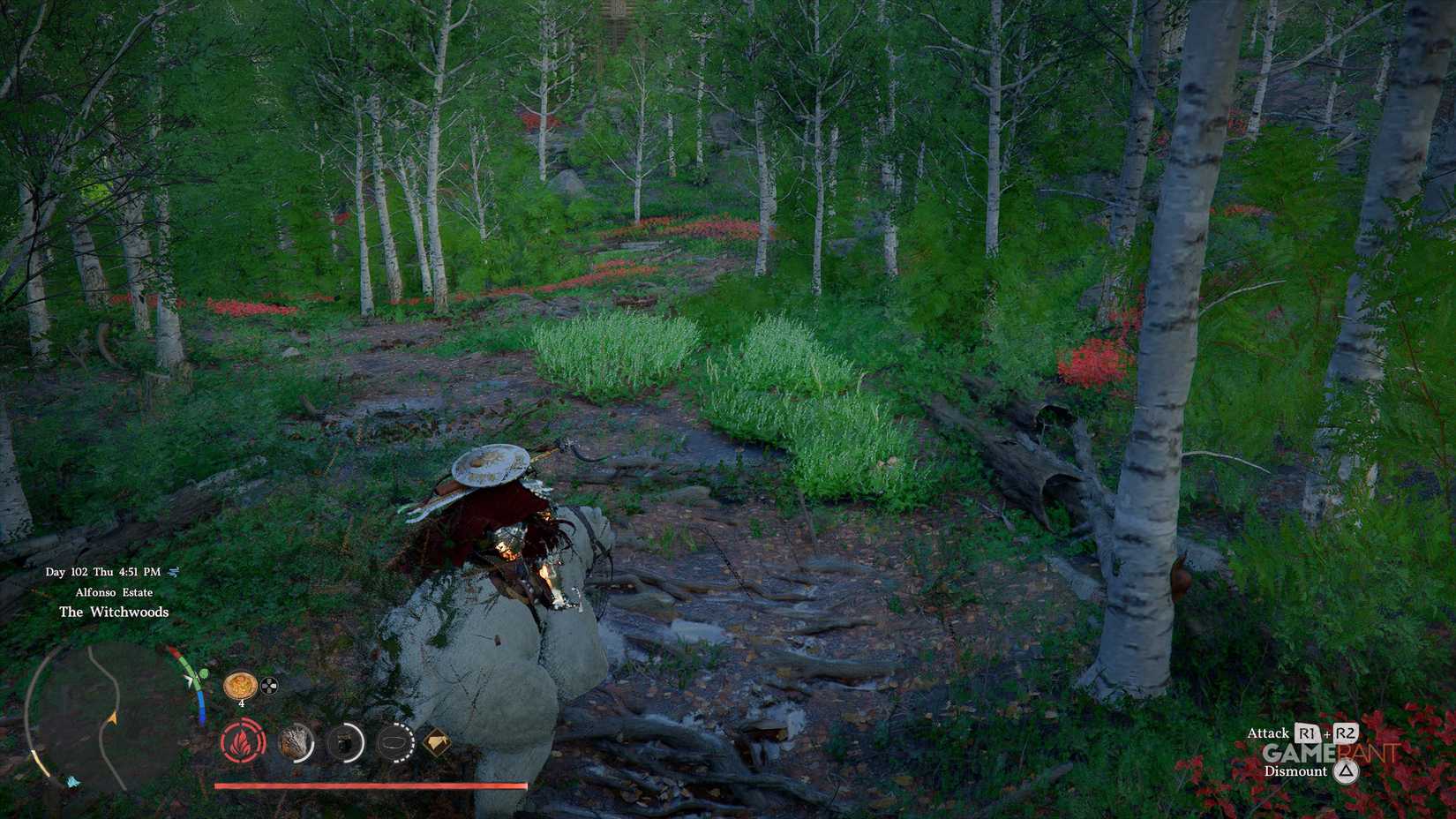Click the food ration icon showing quantity 4
This screenshot has height=819, width=1456.
(240, 686)
